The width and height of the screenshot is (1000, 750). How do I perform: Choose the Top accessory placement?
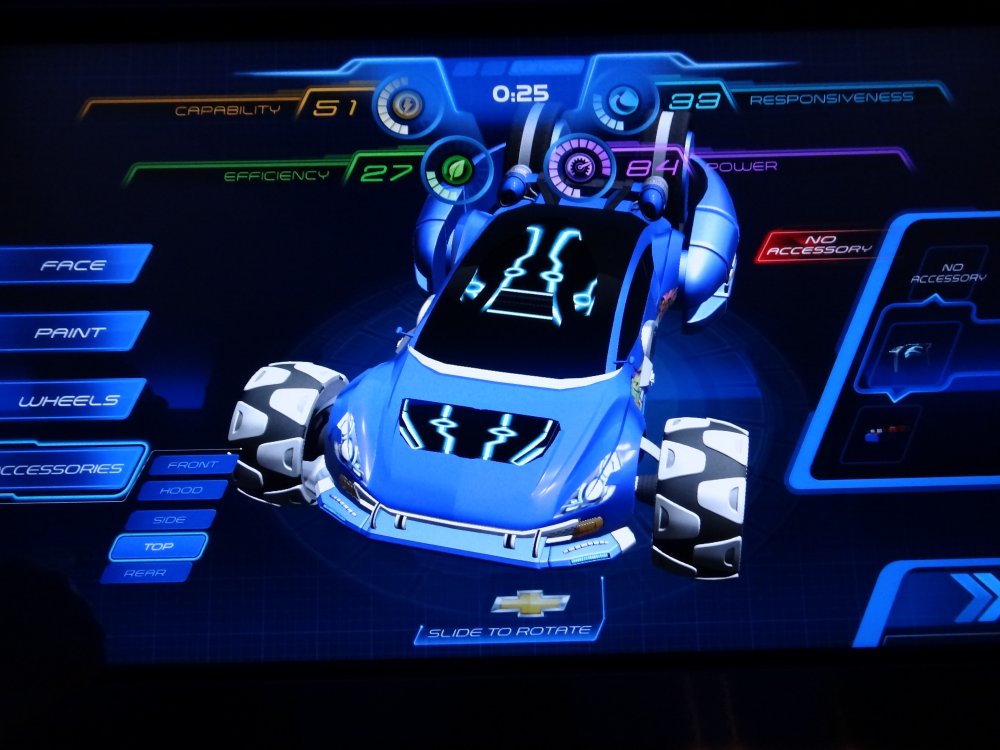pos(158,546)
